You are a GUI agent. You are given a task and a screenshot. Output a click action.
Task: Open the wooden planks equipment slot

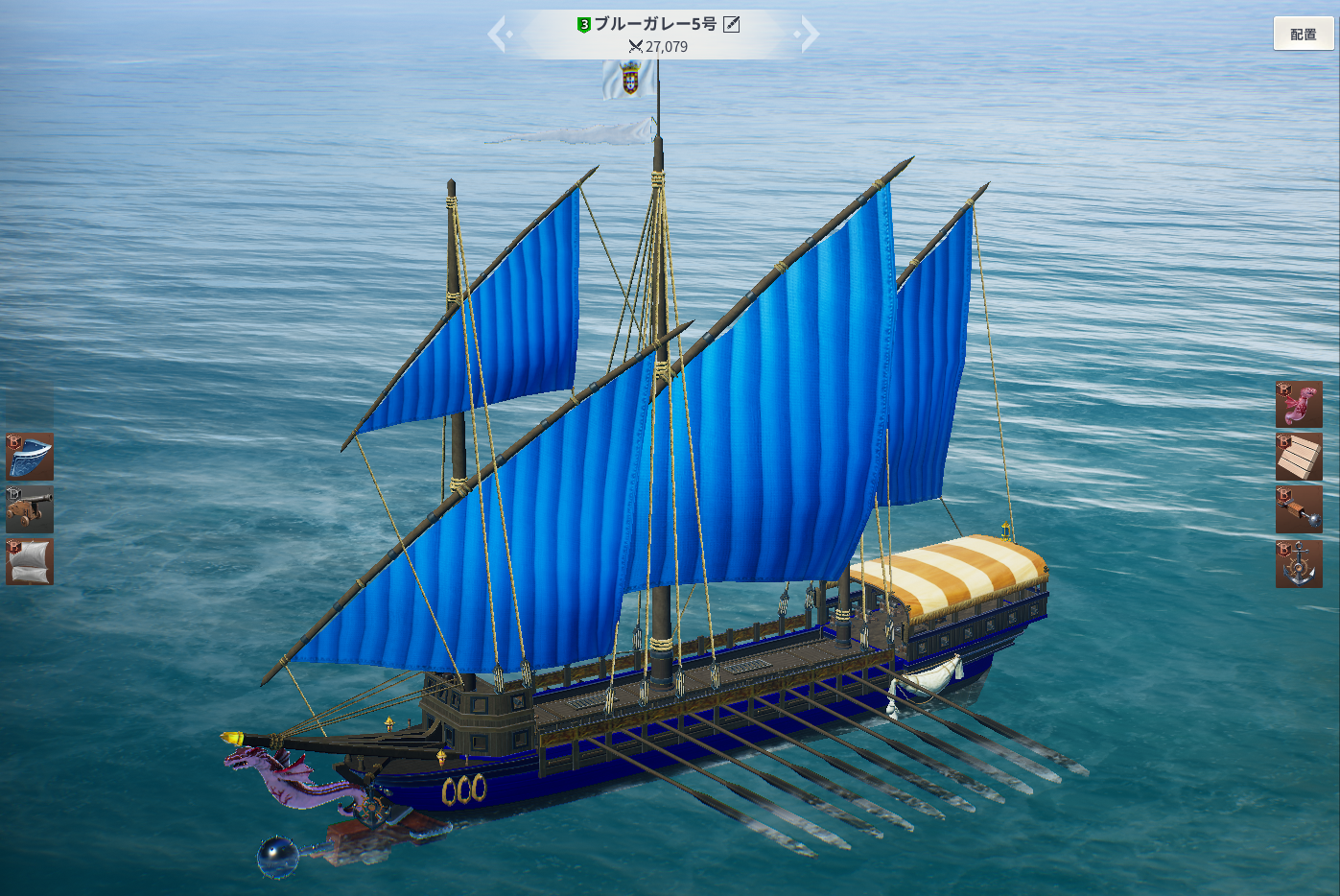tap(1299, 457)
